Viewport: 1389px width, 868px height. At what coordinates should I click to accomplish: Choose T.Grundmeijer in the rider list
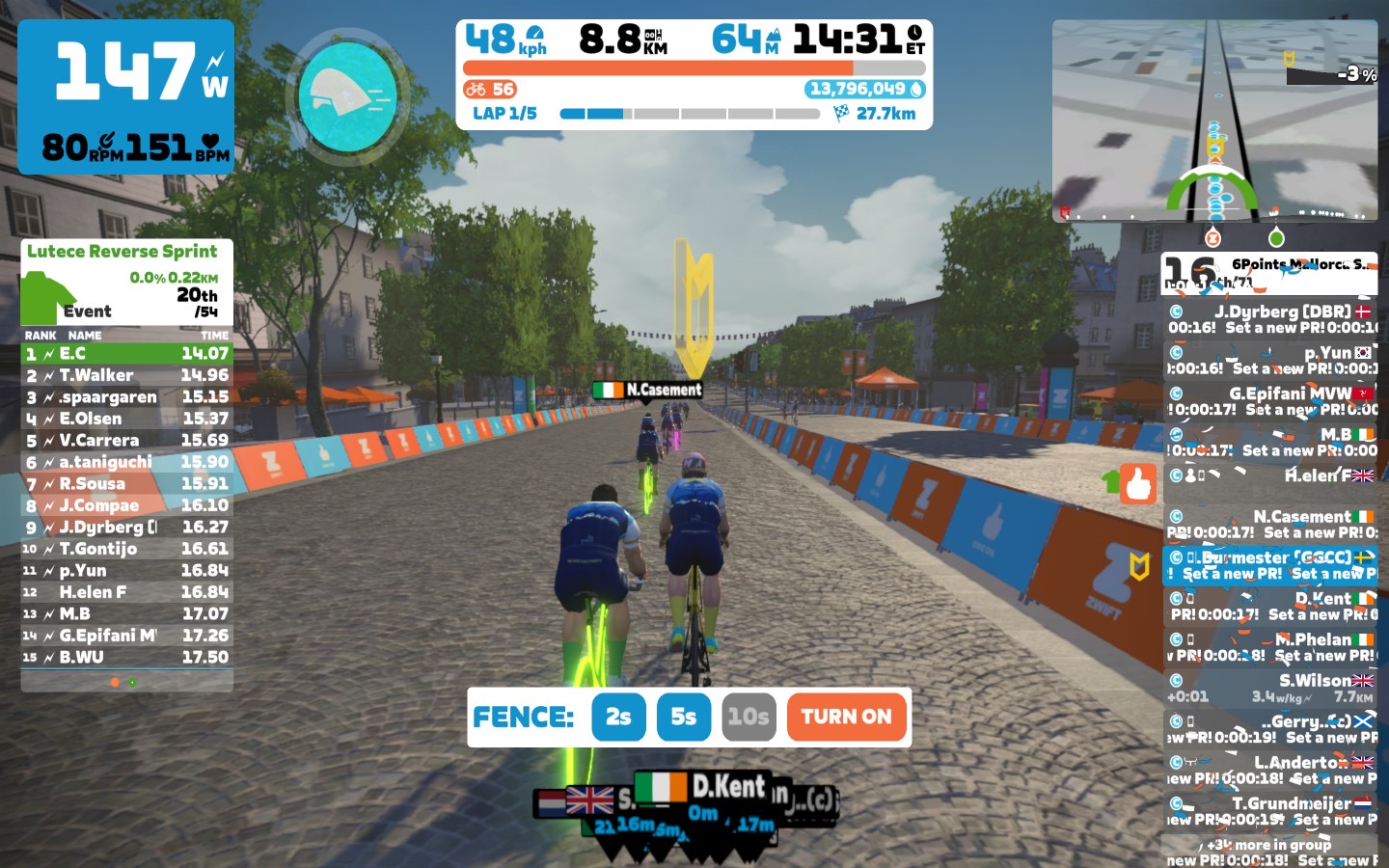1270,810
